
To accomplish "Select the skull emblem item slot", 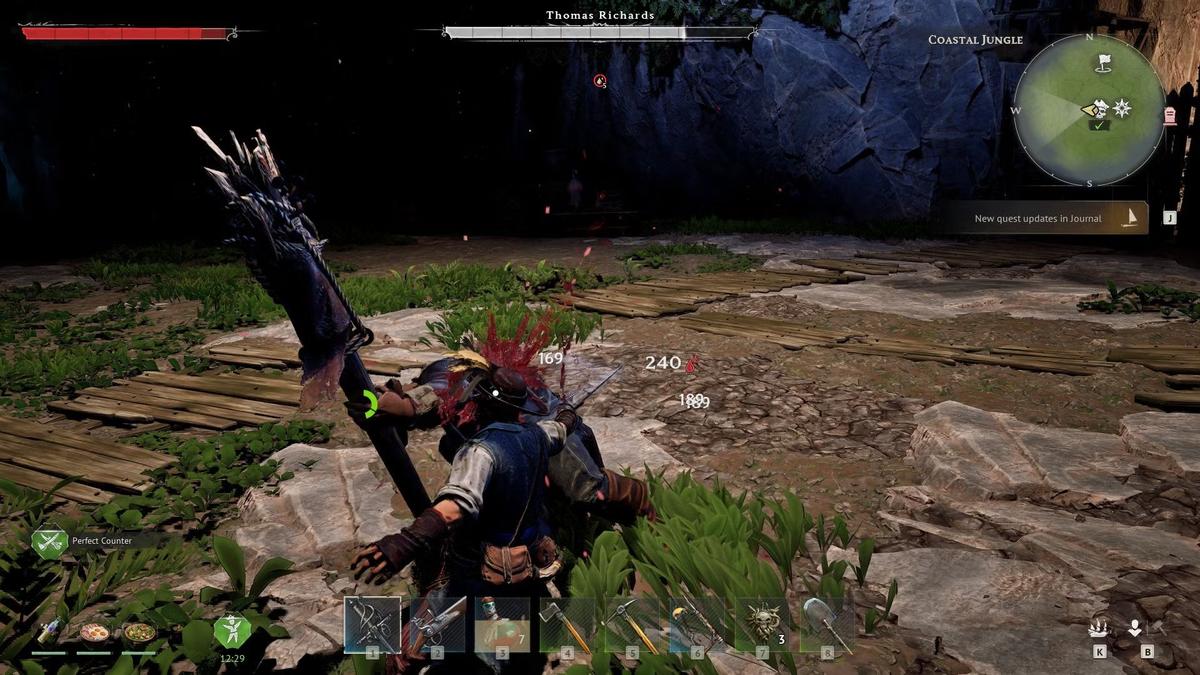I will (x=763, y=625).
